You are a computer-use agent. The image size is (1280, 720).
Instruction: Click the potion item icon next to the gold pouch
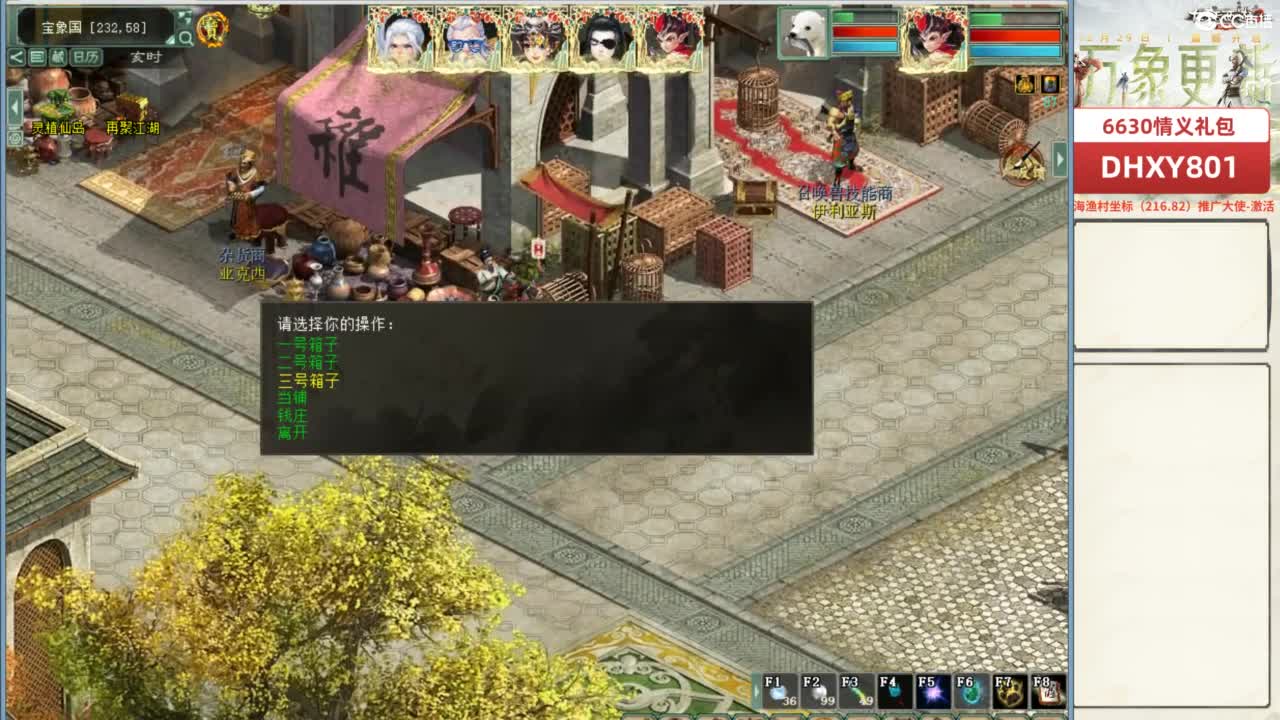1049,84
